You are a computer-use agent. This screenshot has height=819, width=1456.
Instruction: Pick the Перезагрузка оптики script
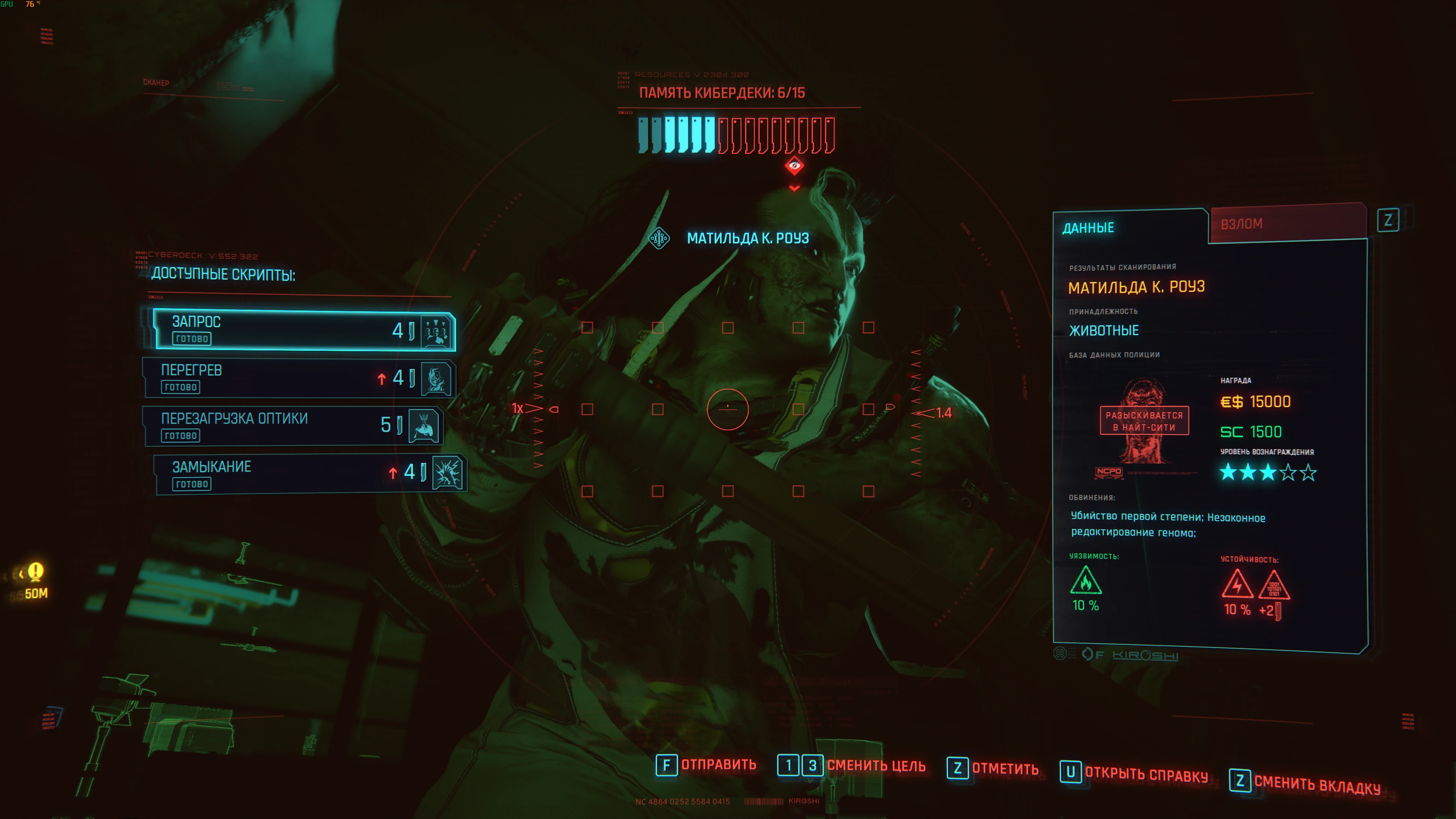point(293,425)
